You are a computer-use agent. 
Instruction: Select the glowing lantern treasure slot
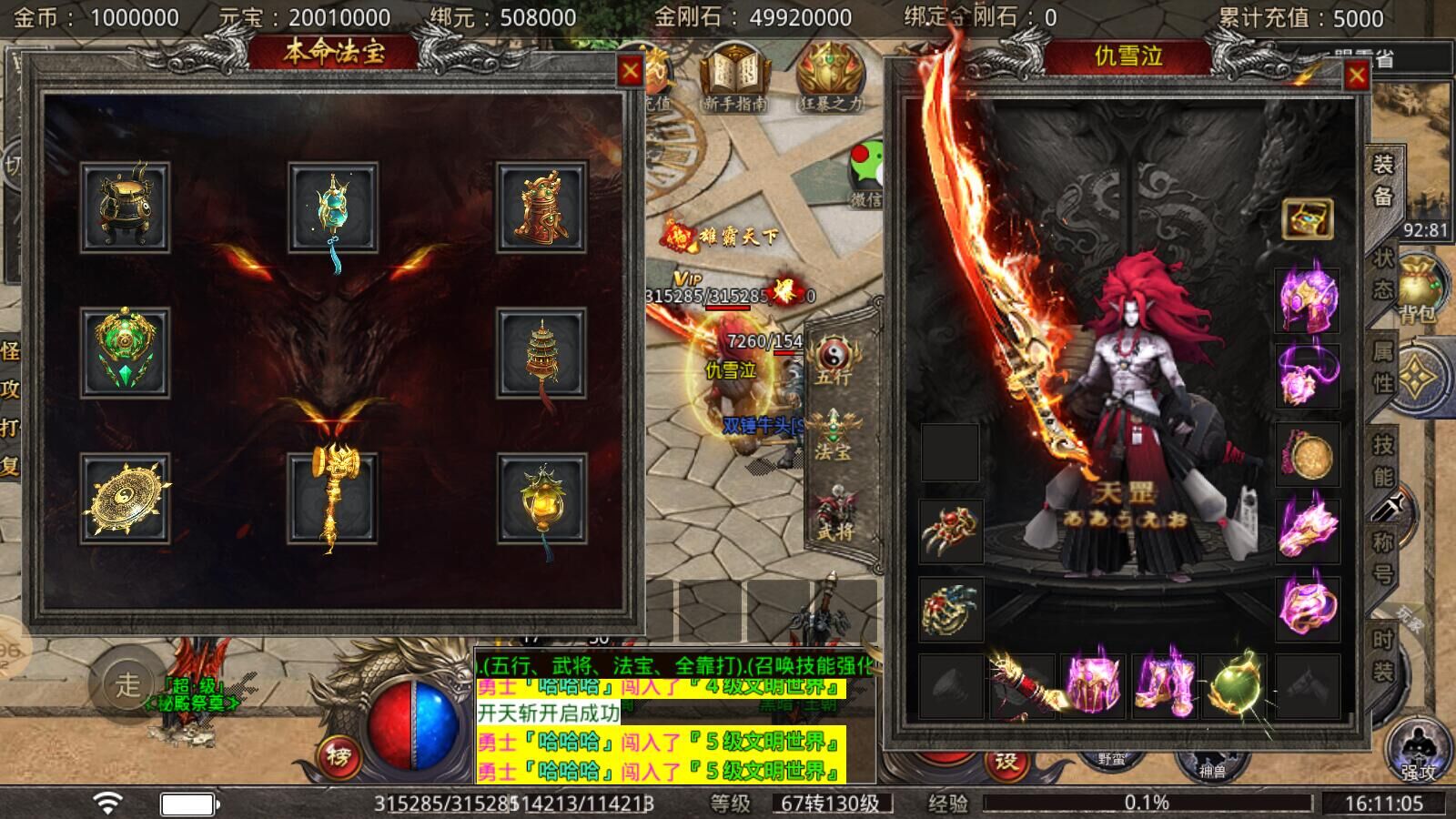tap(541, 498)
